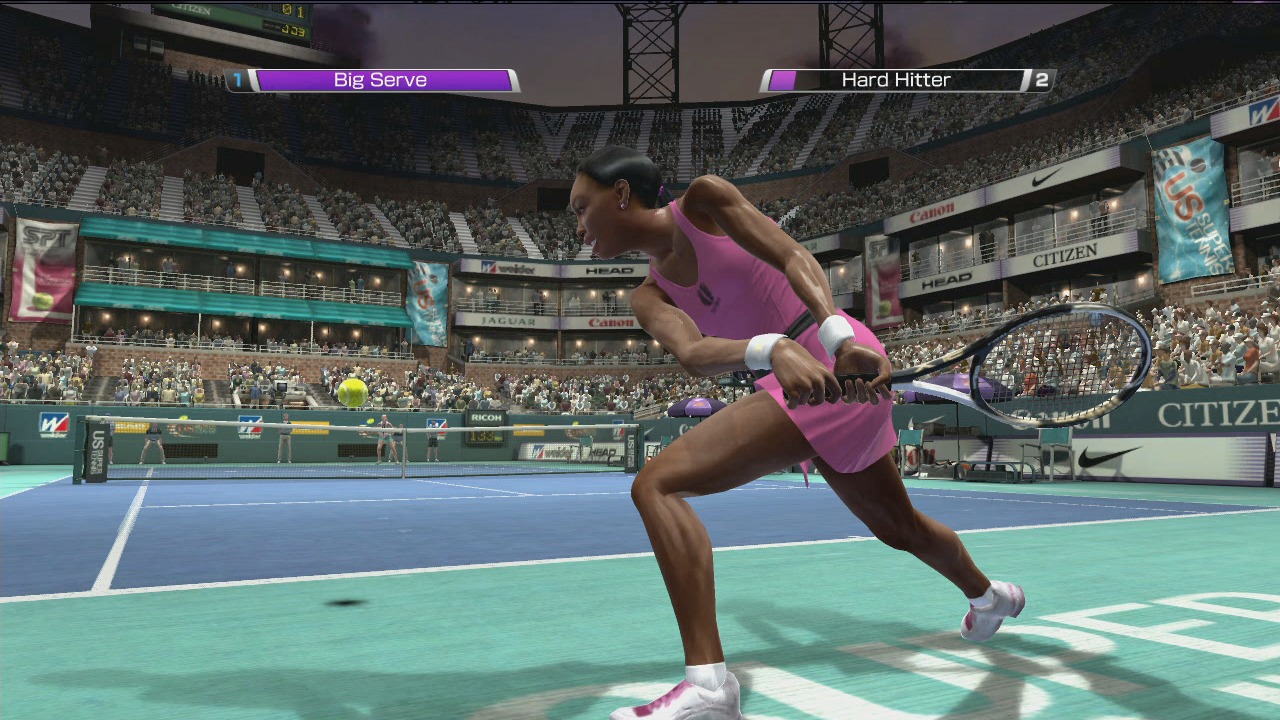Image resolution: width=1280 pixels, height=720 pixels.
Task: Select player 2's Hard Hitter gauge
Action: pos(896,80)
